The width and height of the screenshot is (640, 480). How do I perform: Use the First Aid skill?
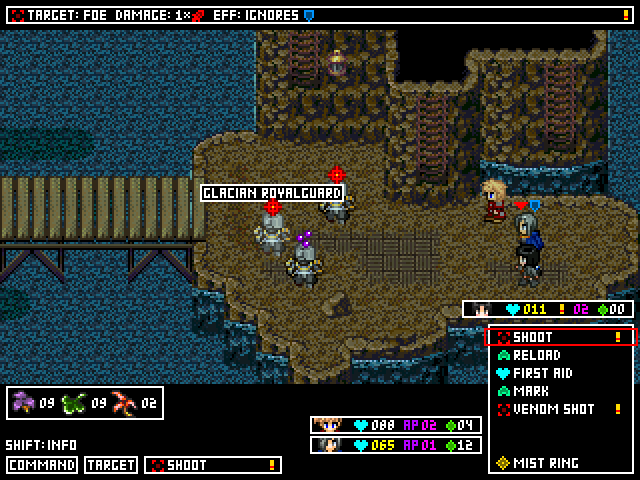(559, 374)
